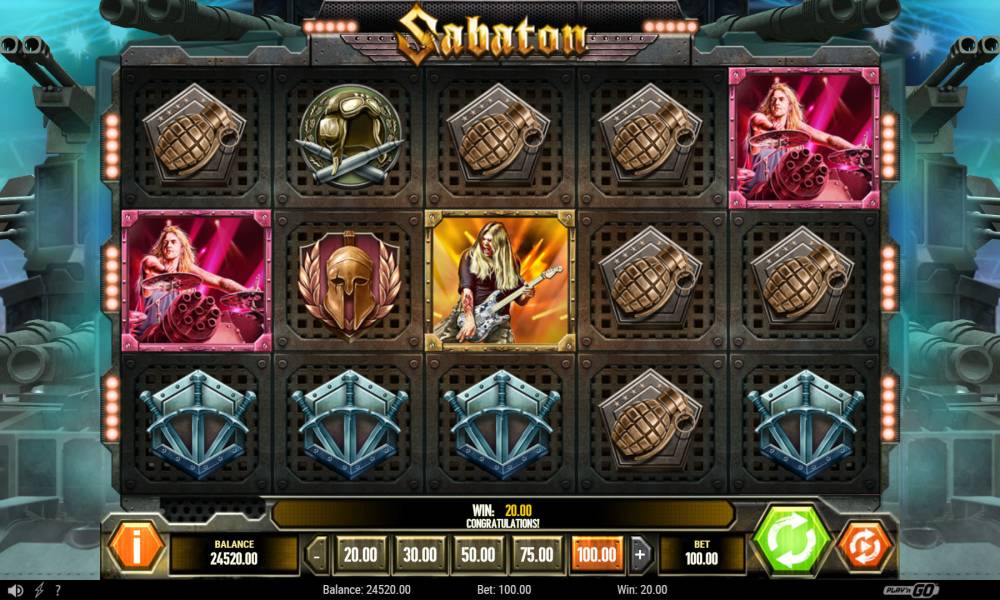Select the highlighted 100.00 bet
1000x600 pixels.
pyautogui.click(x=597, y=553)
